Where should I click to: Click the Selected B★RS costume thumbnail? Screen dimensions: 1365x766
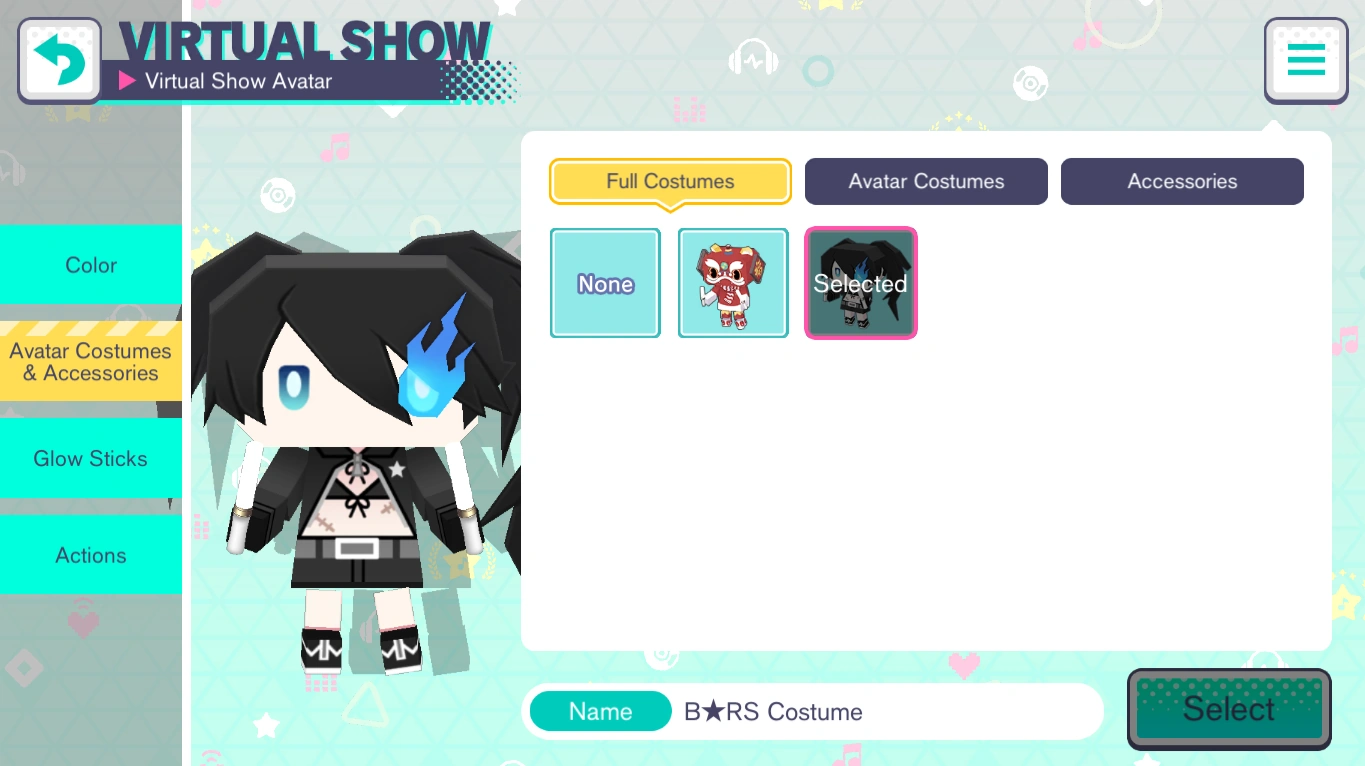point(860,282)
